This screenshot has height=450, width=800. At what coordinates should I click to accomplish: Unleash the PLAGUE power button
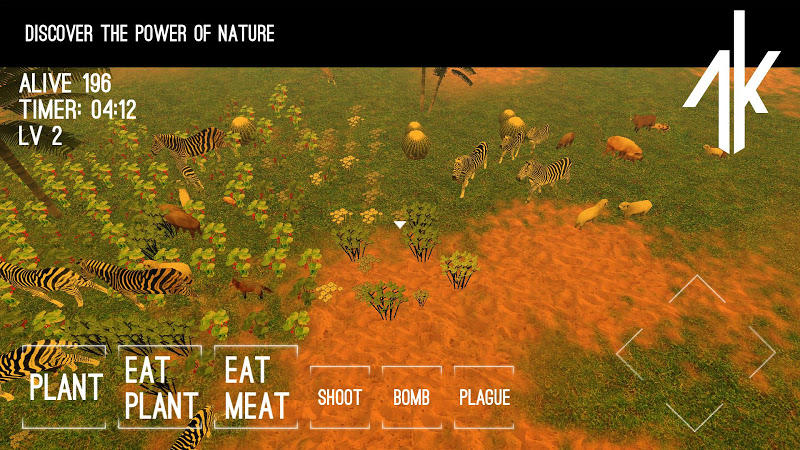(484, 397)
